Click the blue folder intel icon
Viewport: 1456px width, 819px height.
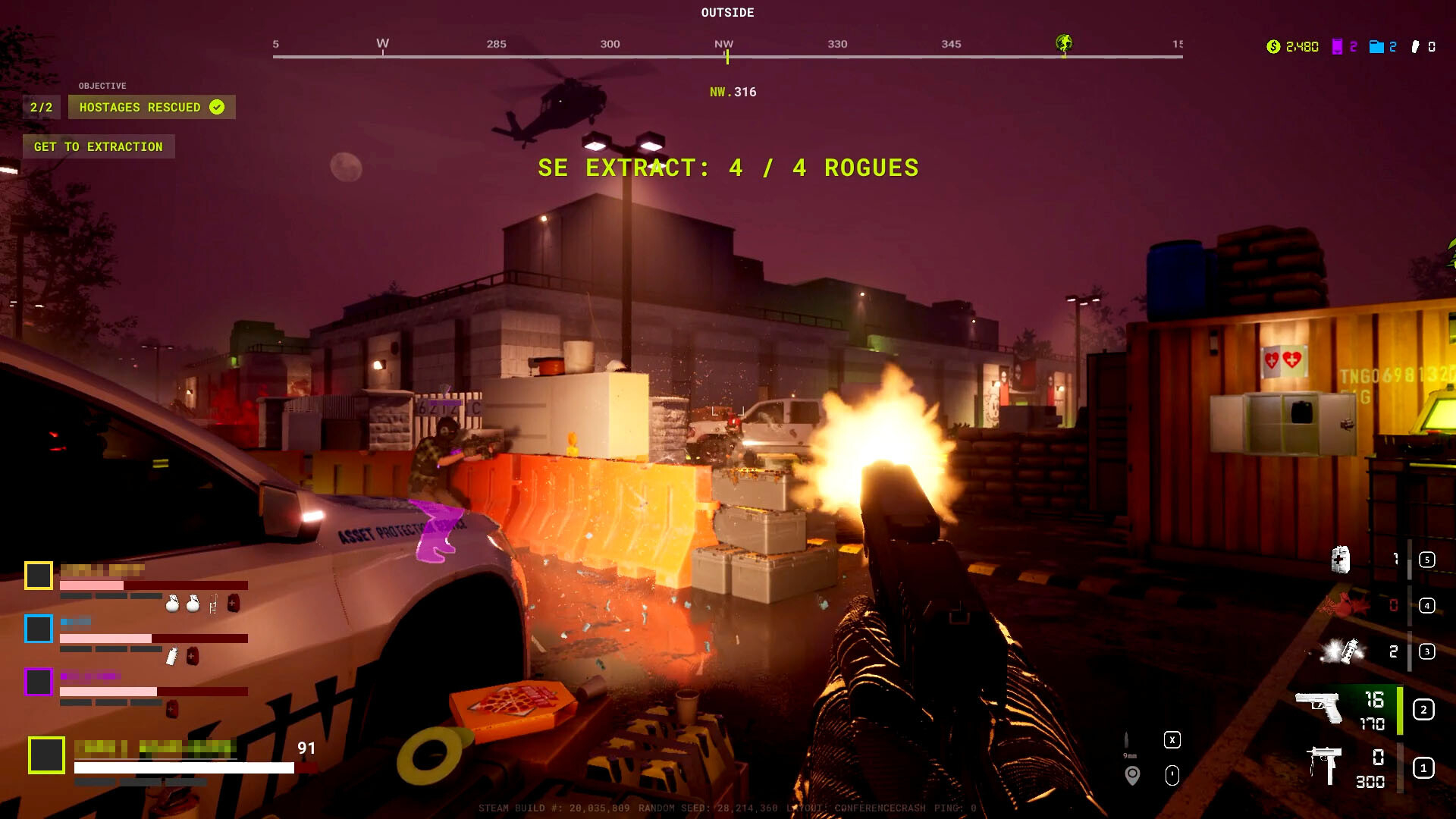[x=1376, y=47]
